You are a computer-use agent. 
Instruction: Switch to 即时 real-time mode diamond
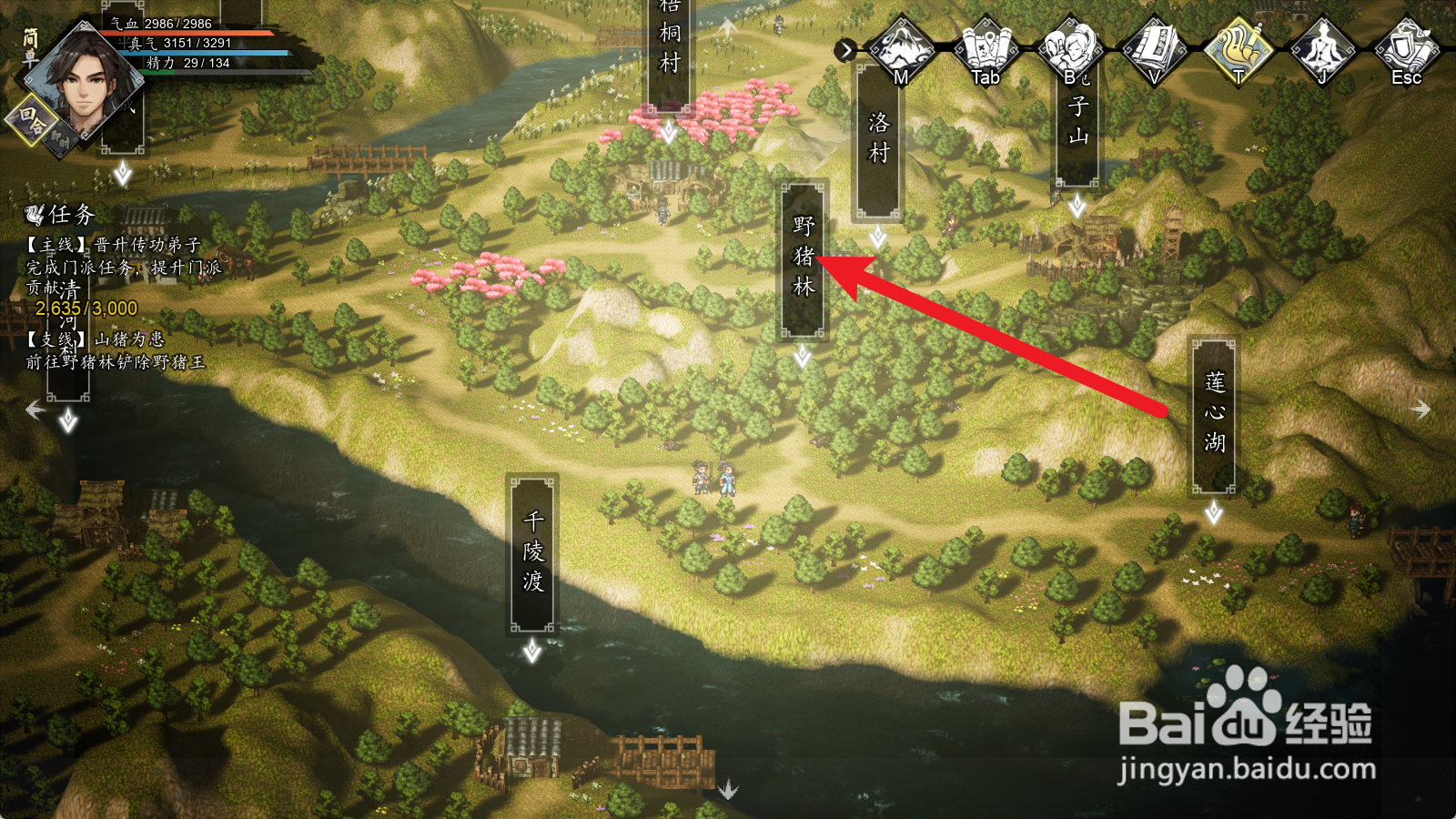[61, 140]
